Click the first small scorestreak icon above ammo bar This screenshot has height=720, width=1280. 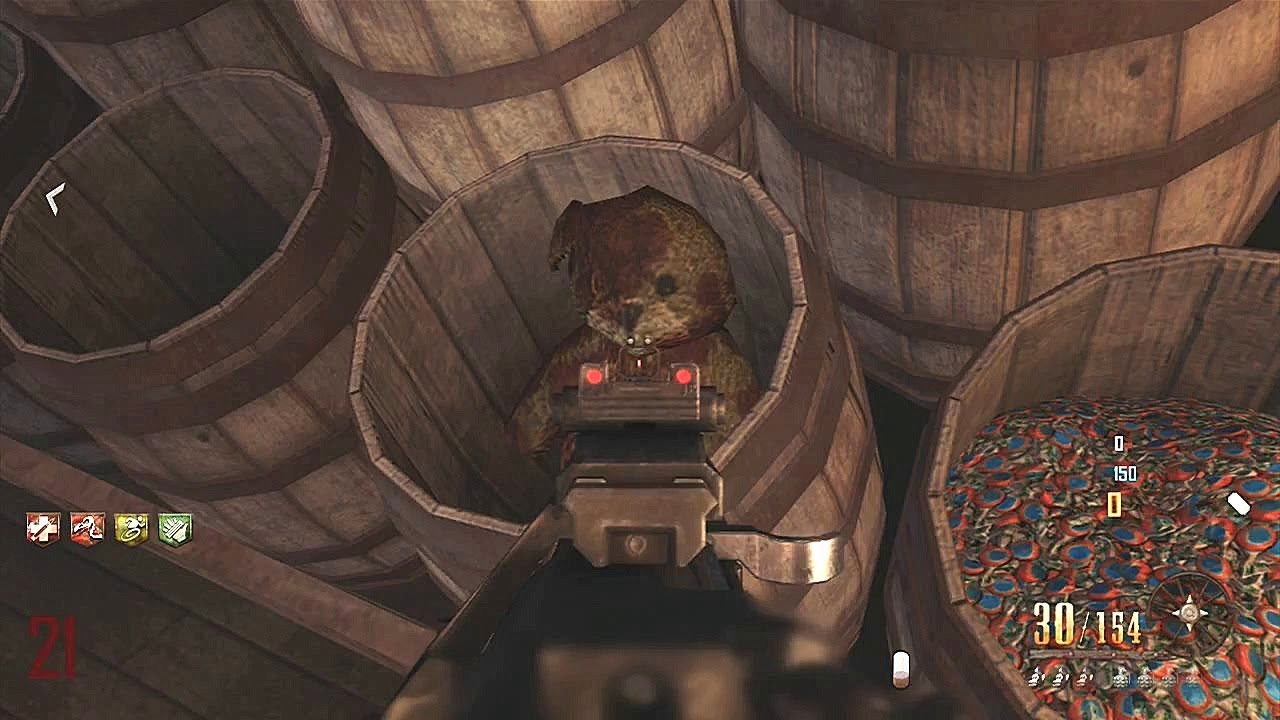pyautogui.click(x=1036, y=678)
